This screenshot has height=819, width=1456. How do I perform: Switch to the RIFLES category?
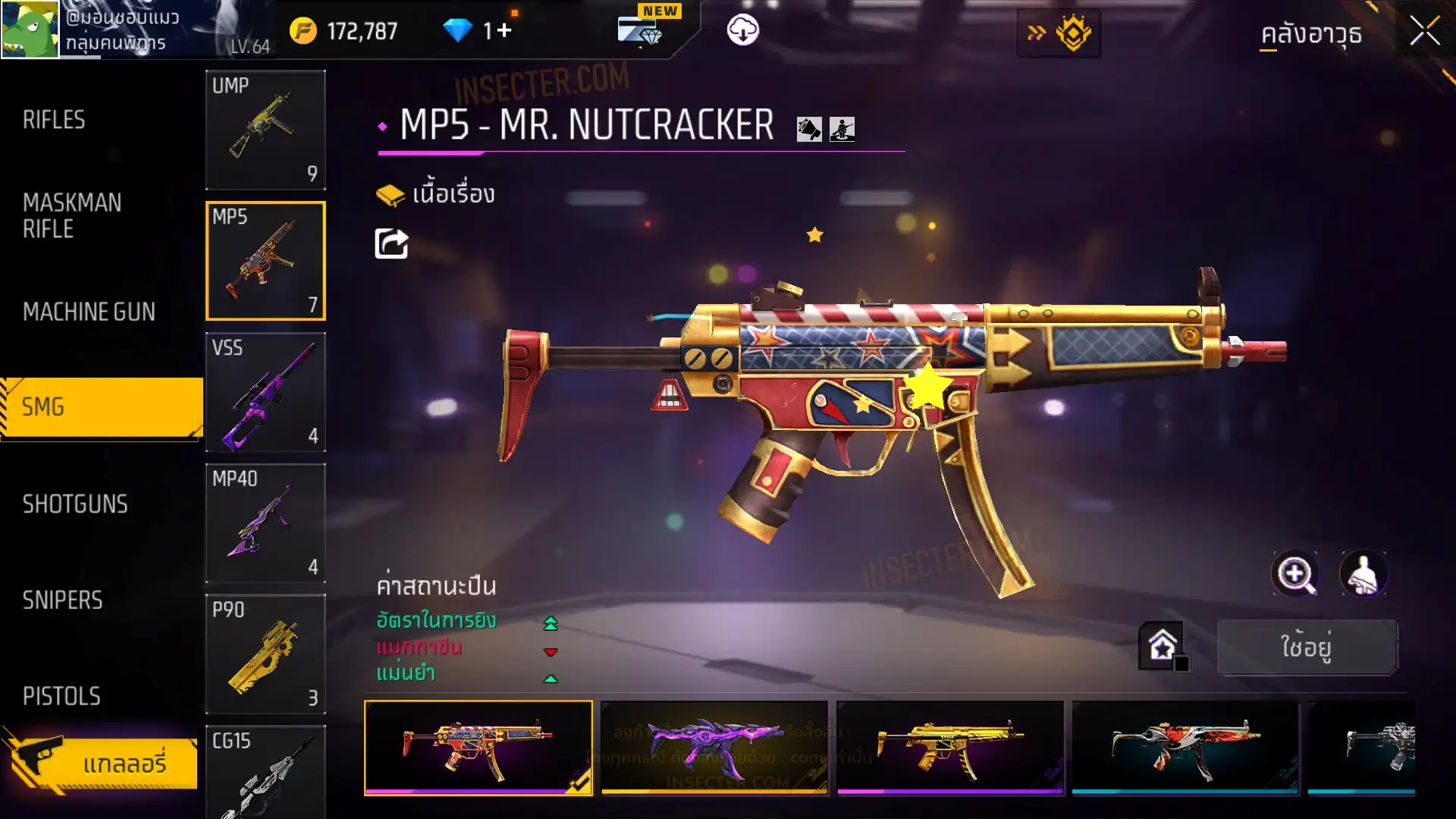(54, 120)
